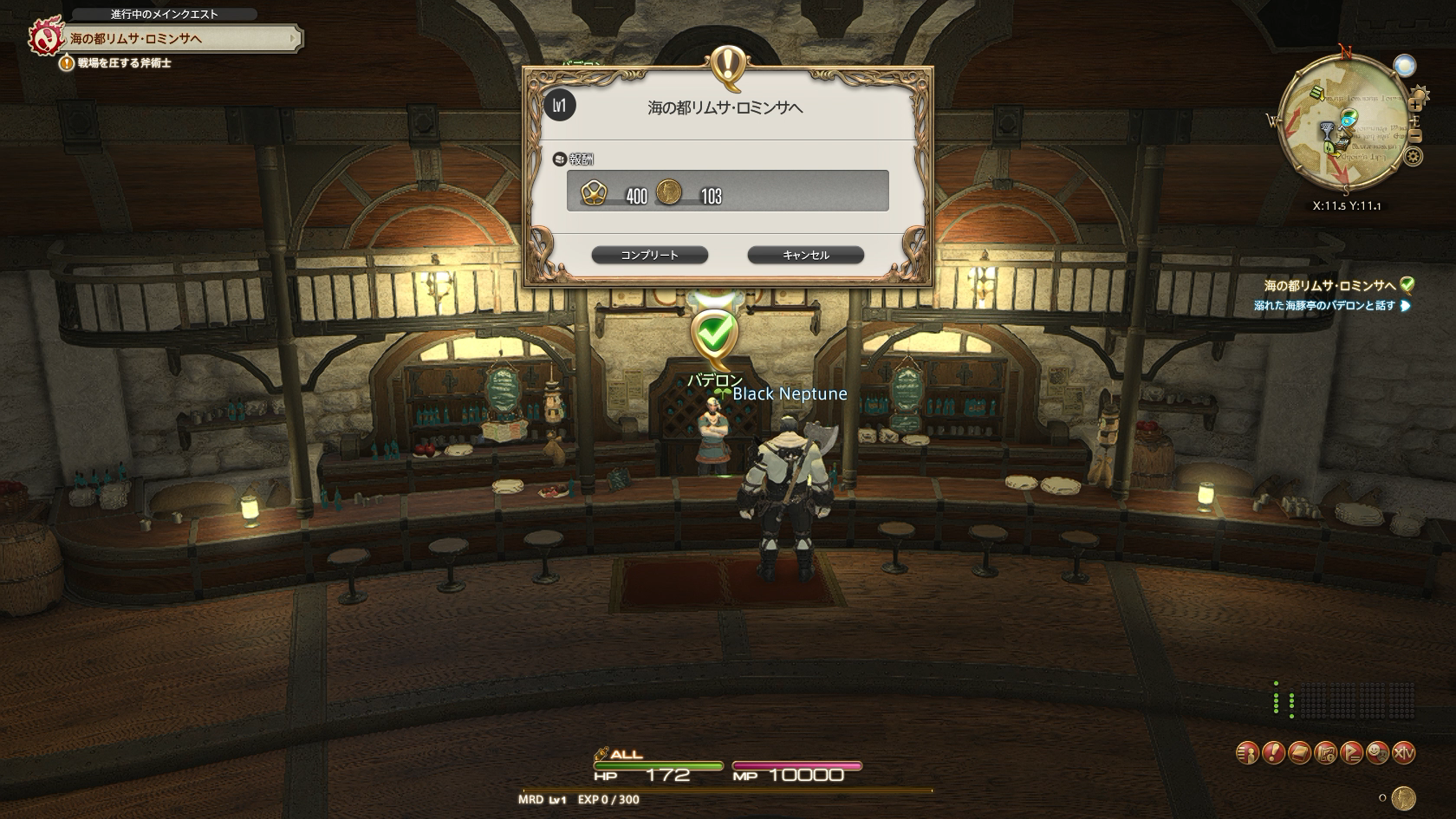Open minimap settings with the gear button
Screen dimensions: 1456x819
pyautogui.click(x=1414, y=157)
